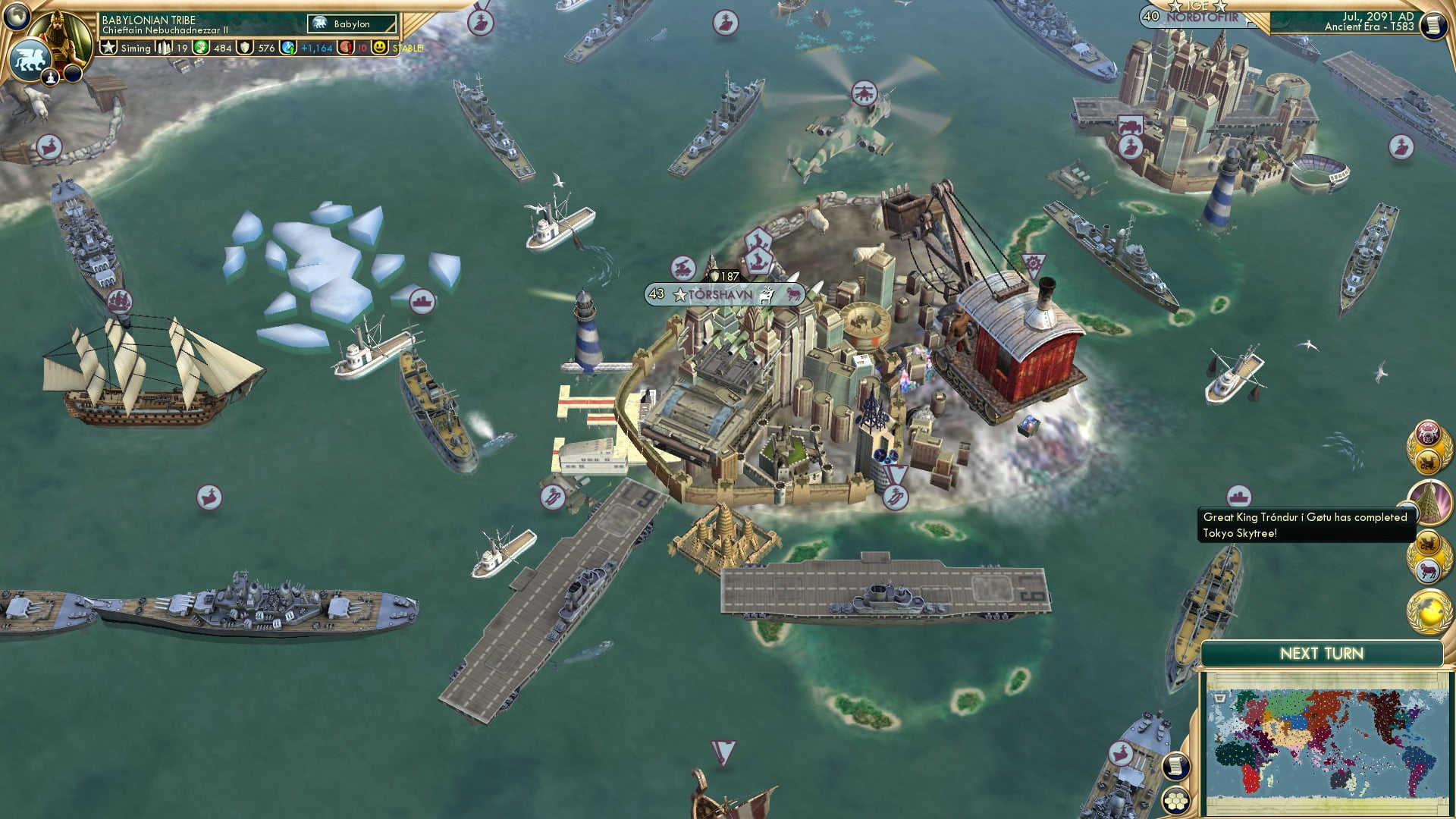Open the notification log scroll icon at top right
The width and height of the screenshot is (1456, 819).
coord(1436,25)
